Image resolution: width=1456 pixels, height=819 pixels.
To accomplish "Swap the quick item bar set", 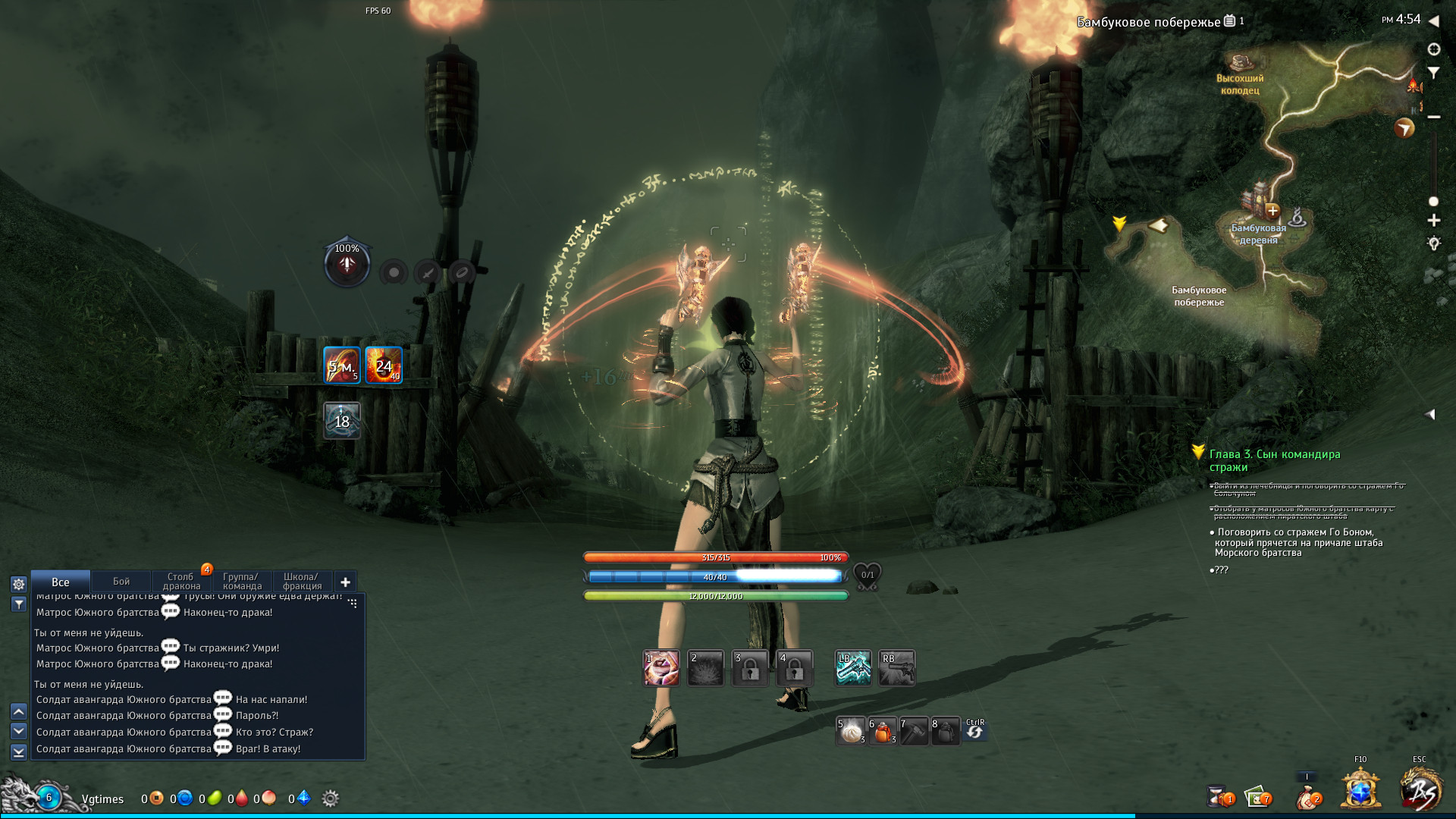I will [x=975, y=730].
